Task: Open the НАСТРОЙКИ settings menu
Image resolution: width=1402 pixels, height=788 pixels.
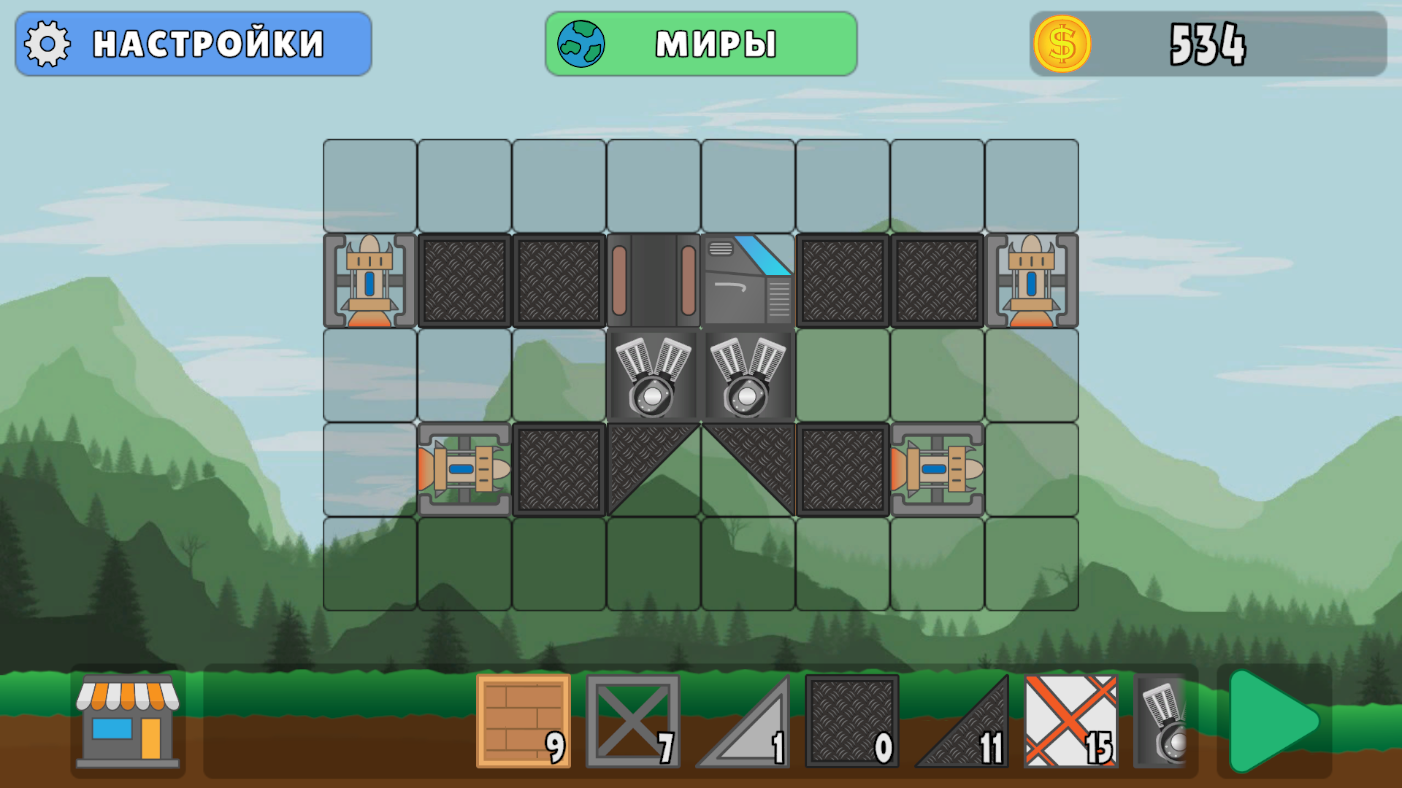Action: [x=192, y=44]
